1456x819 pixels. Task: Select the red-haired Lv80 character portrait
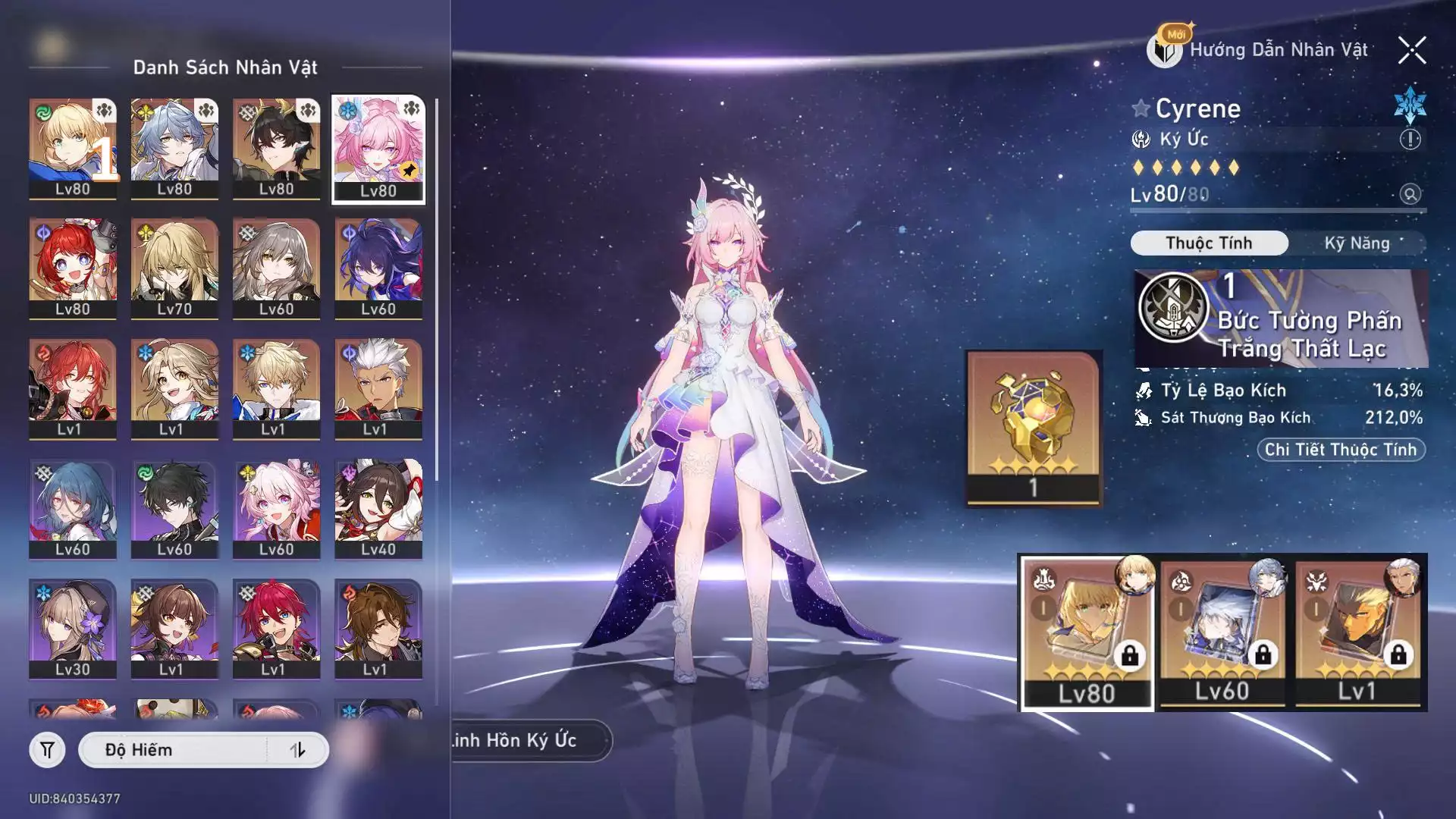(73, 268)
